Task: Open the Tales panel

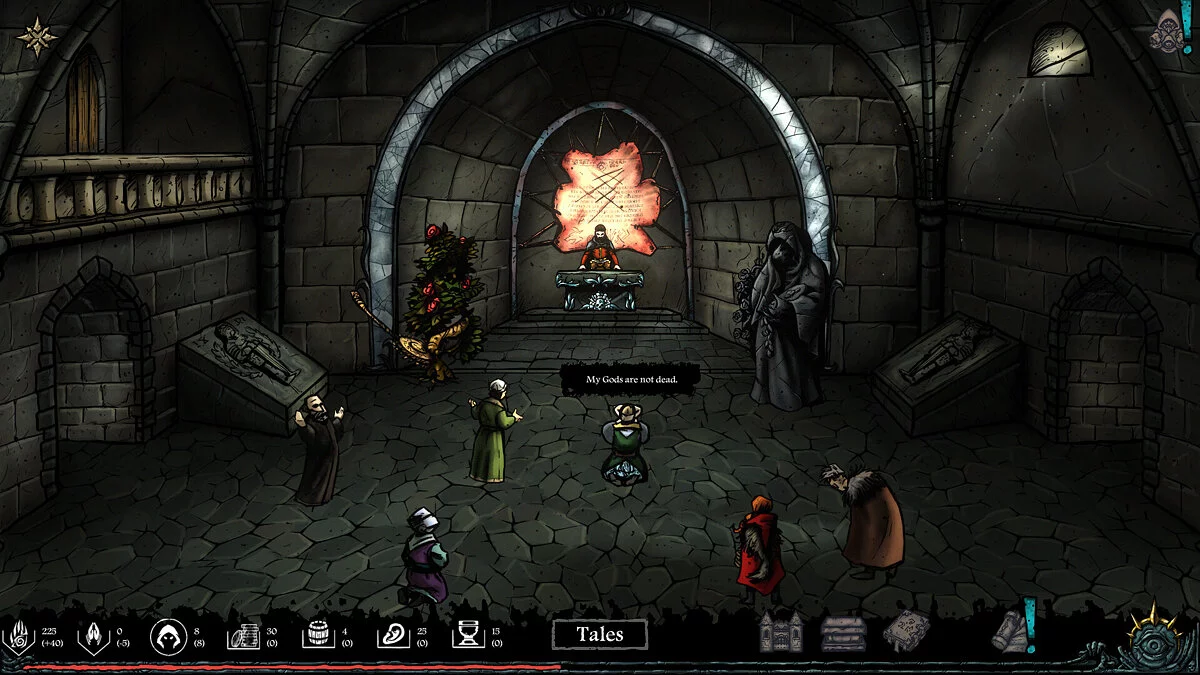Action: tap(599, 634)
